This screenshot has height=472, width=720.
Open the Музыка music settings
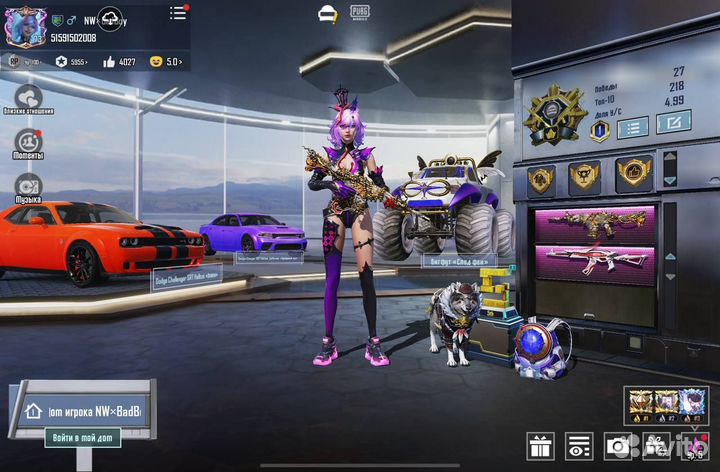pyautogui.click(x=28, y=186)
